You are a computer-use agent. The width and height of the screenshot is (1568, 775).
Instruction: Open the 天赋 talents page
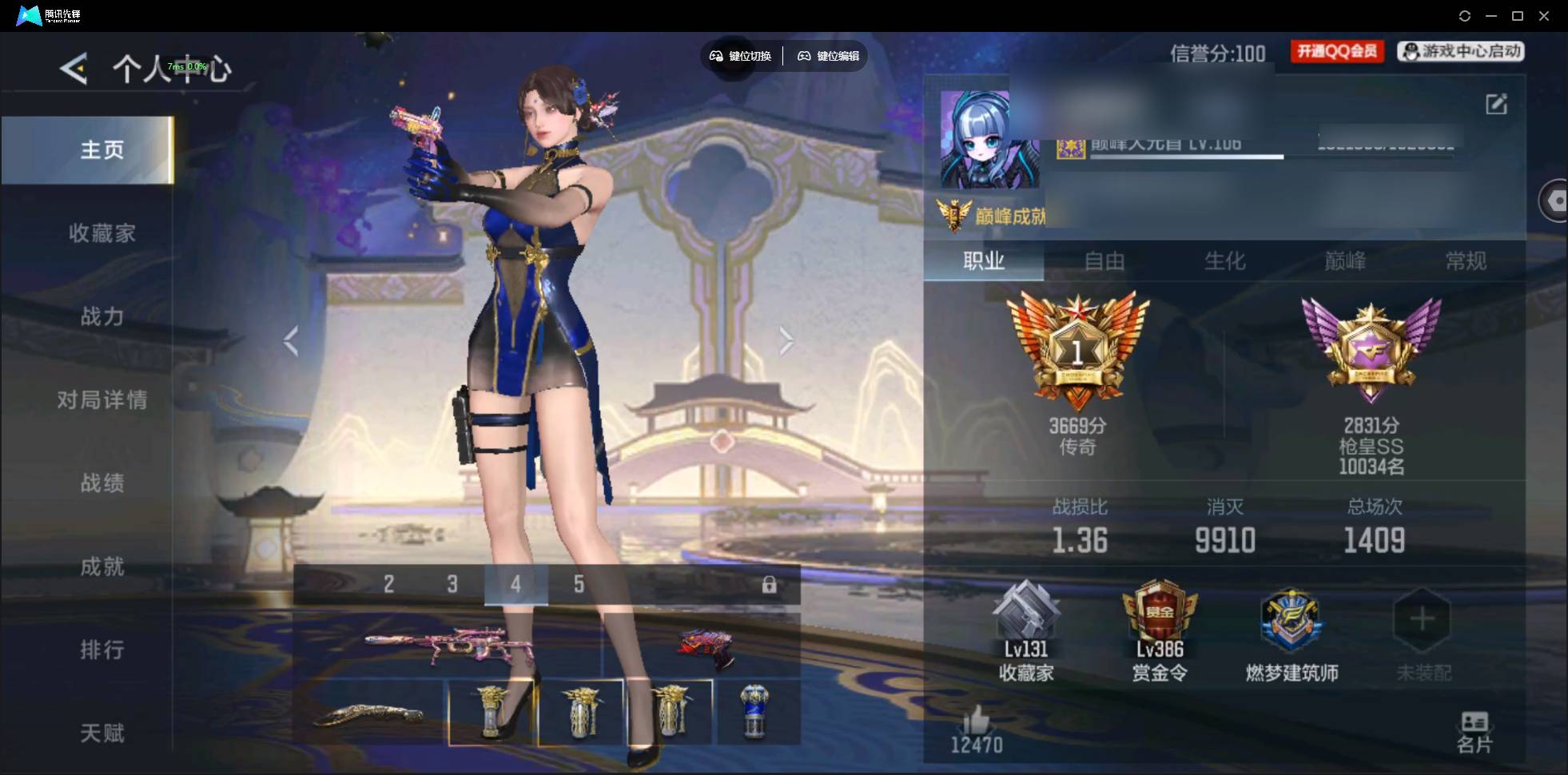coord(101,733)
